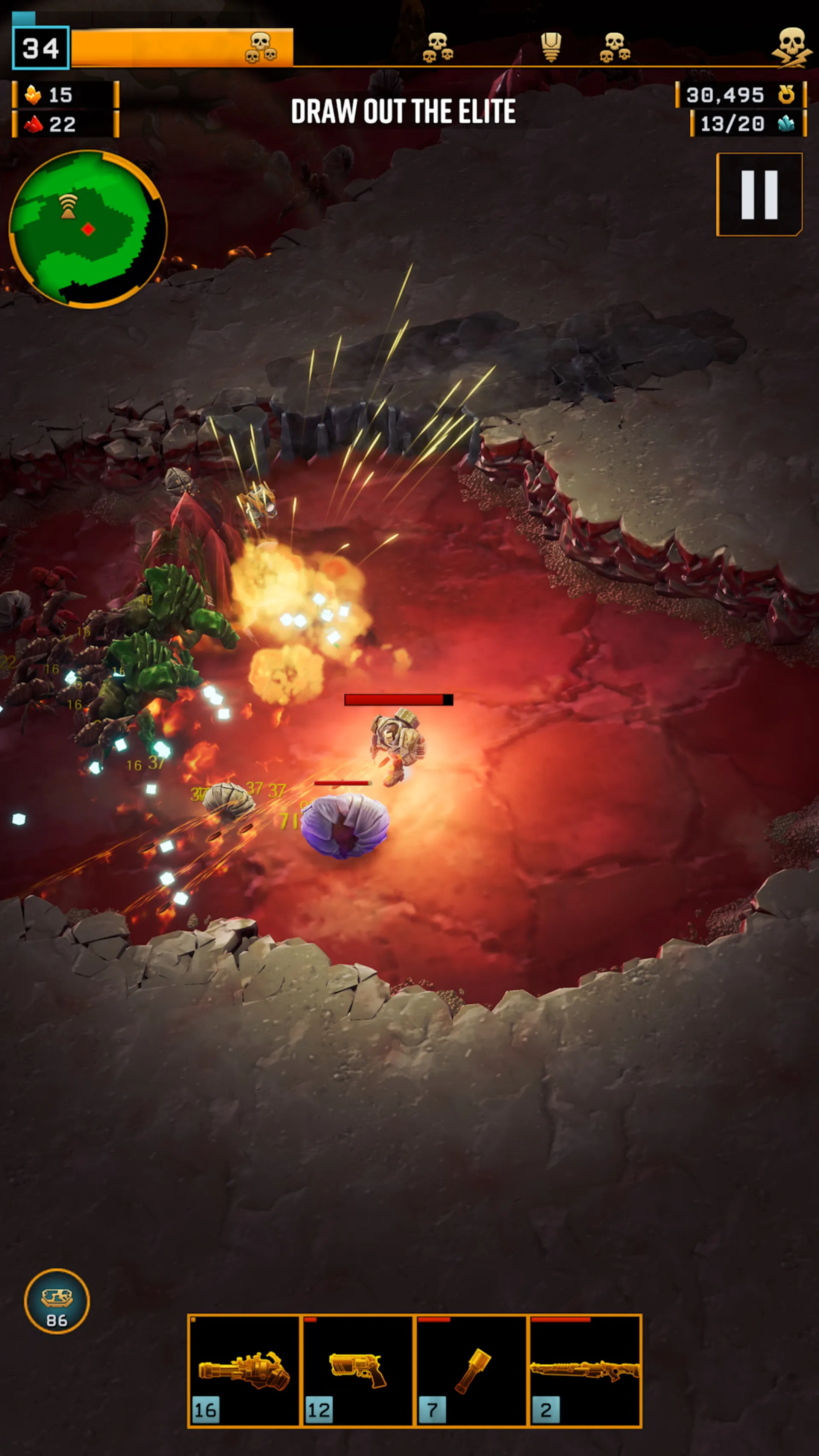Click the elite's red health bar
Viewport: 819px width, 1456px height.
click(398, 700)
